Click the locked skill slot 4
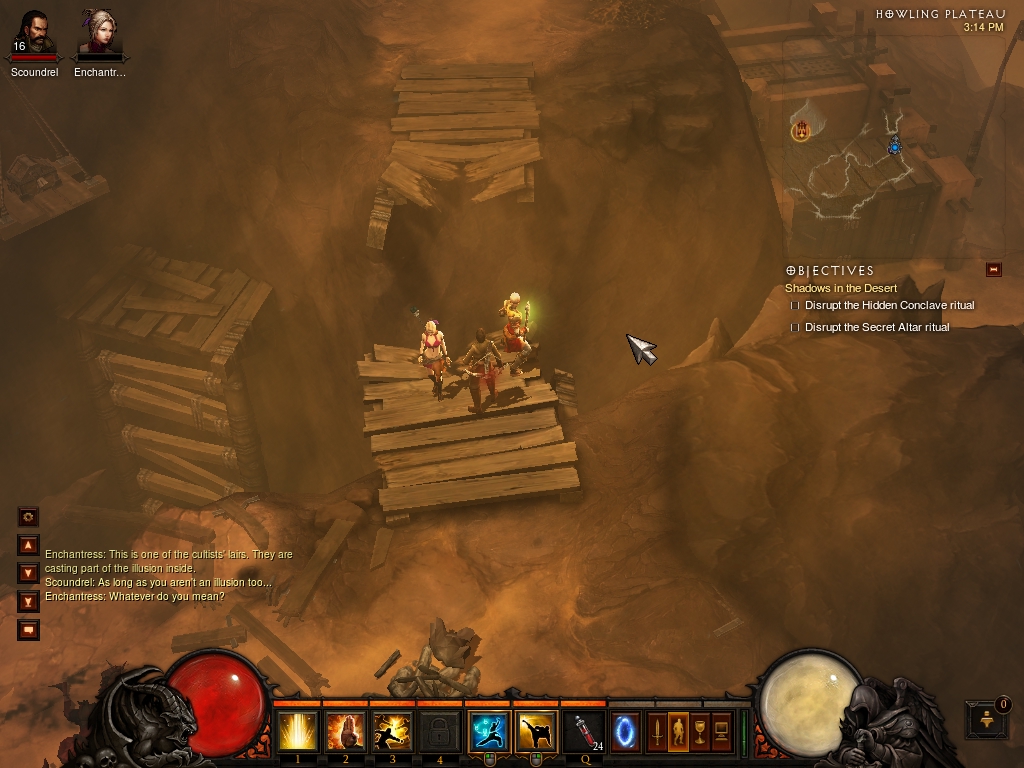The image size is (1024, 768). 439,732
